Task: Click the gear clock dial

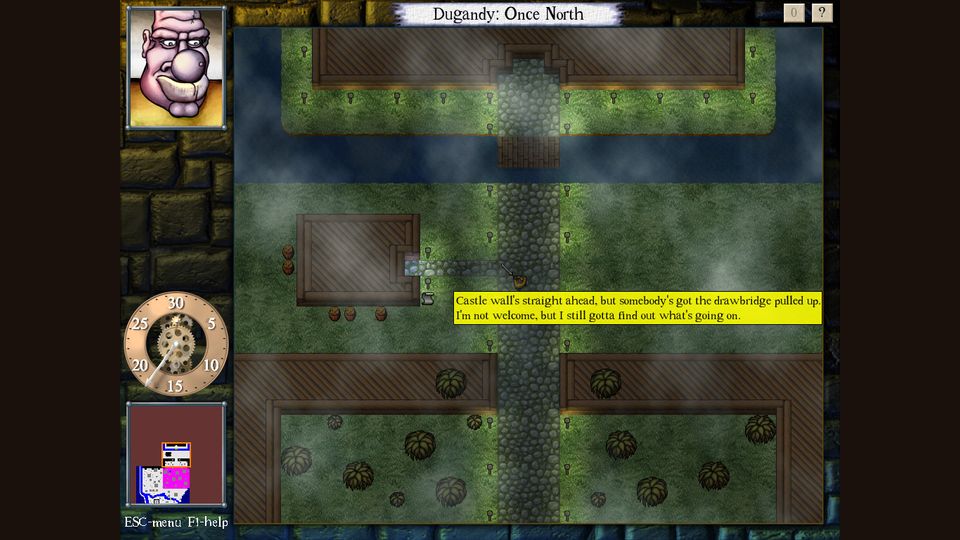Action: [176, 343]
